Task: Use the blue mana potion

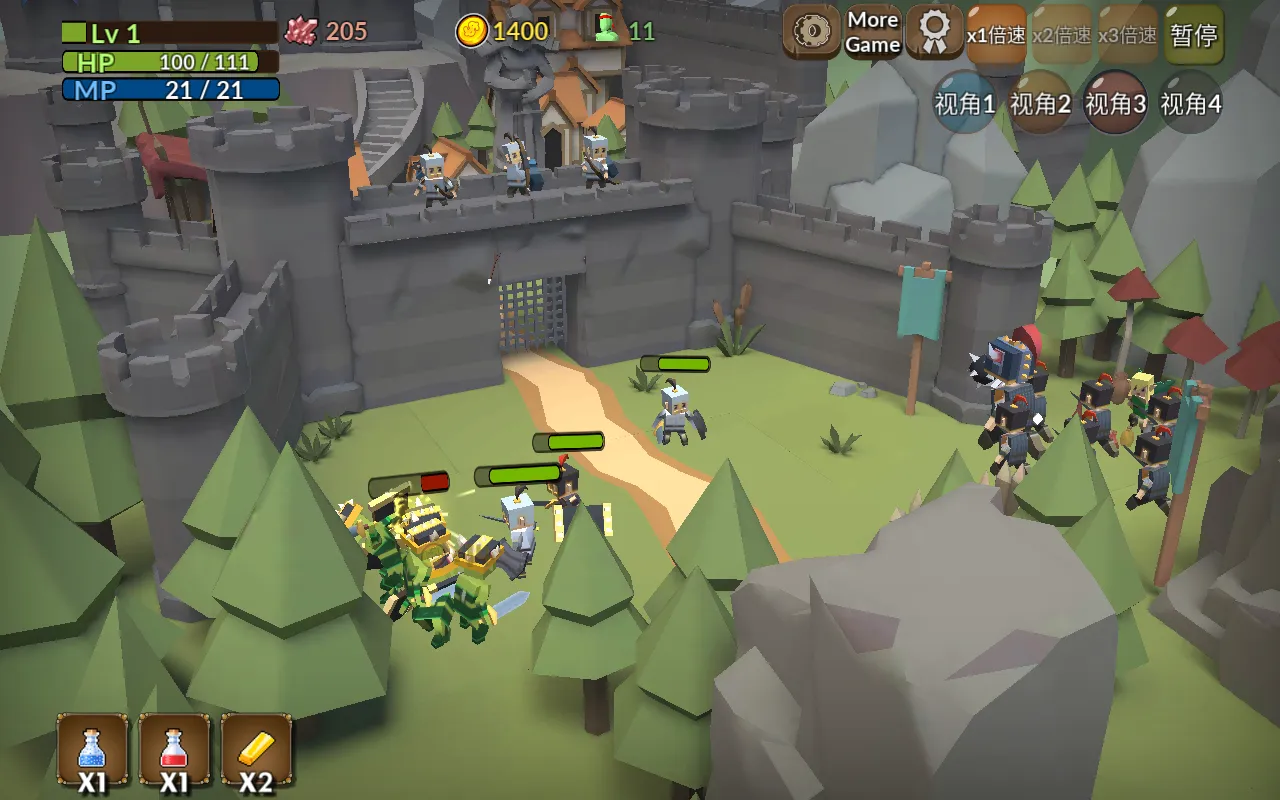Action: click(92, 750)
